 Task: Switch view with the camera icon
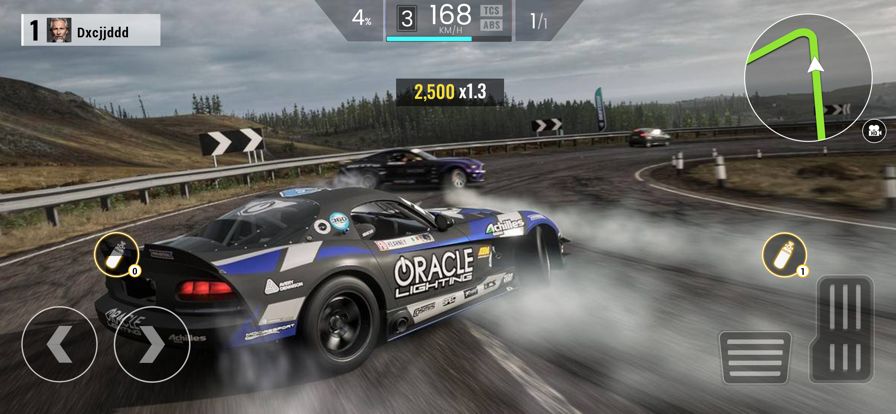tap(872, 130)
